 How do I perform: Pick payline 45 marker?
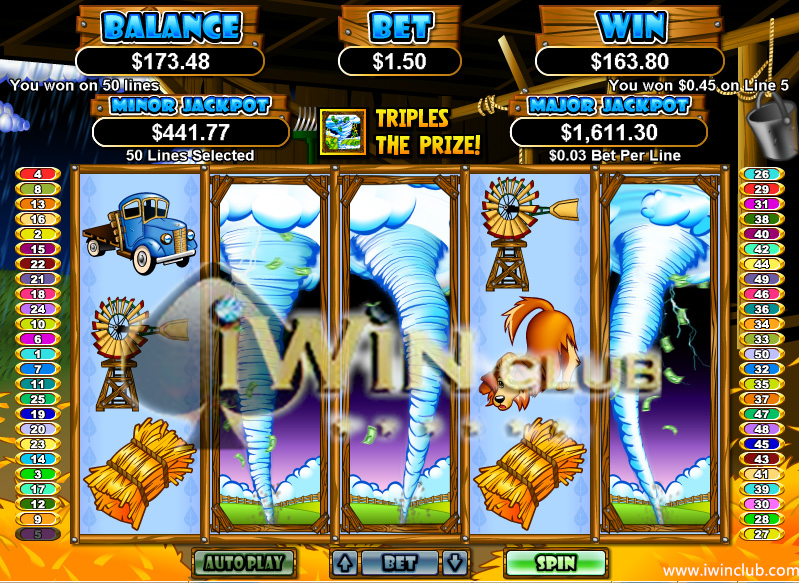pos(760,444)
